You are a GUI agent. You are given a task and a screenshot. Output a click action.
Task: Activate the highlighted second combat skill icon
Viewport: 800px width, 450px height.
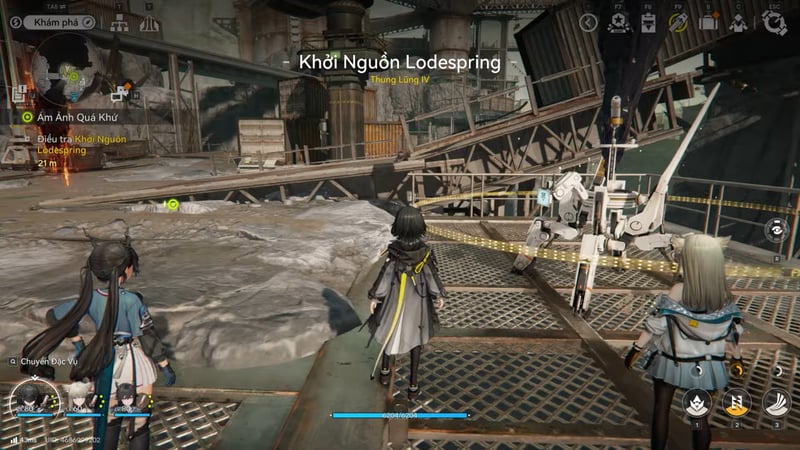point(736,402)
